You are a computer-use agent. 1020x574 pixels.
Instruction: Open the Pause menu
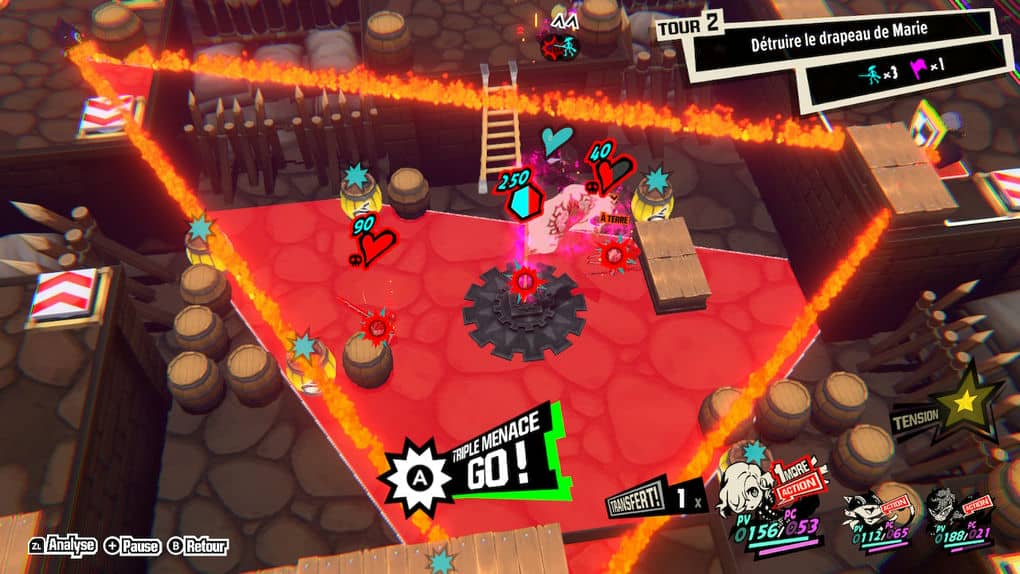131,546
